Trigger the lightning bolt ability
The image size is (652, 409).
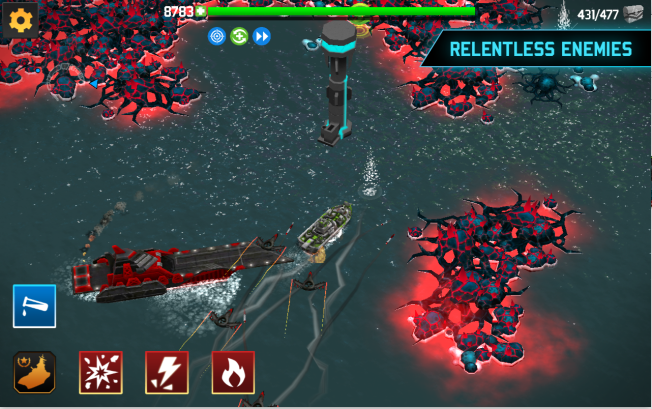[166, 372]
